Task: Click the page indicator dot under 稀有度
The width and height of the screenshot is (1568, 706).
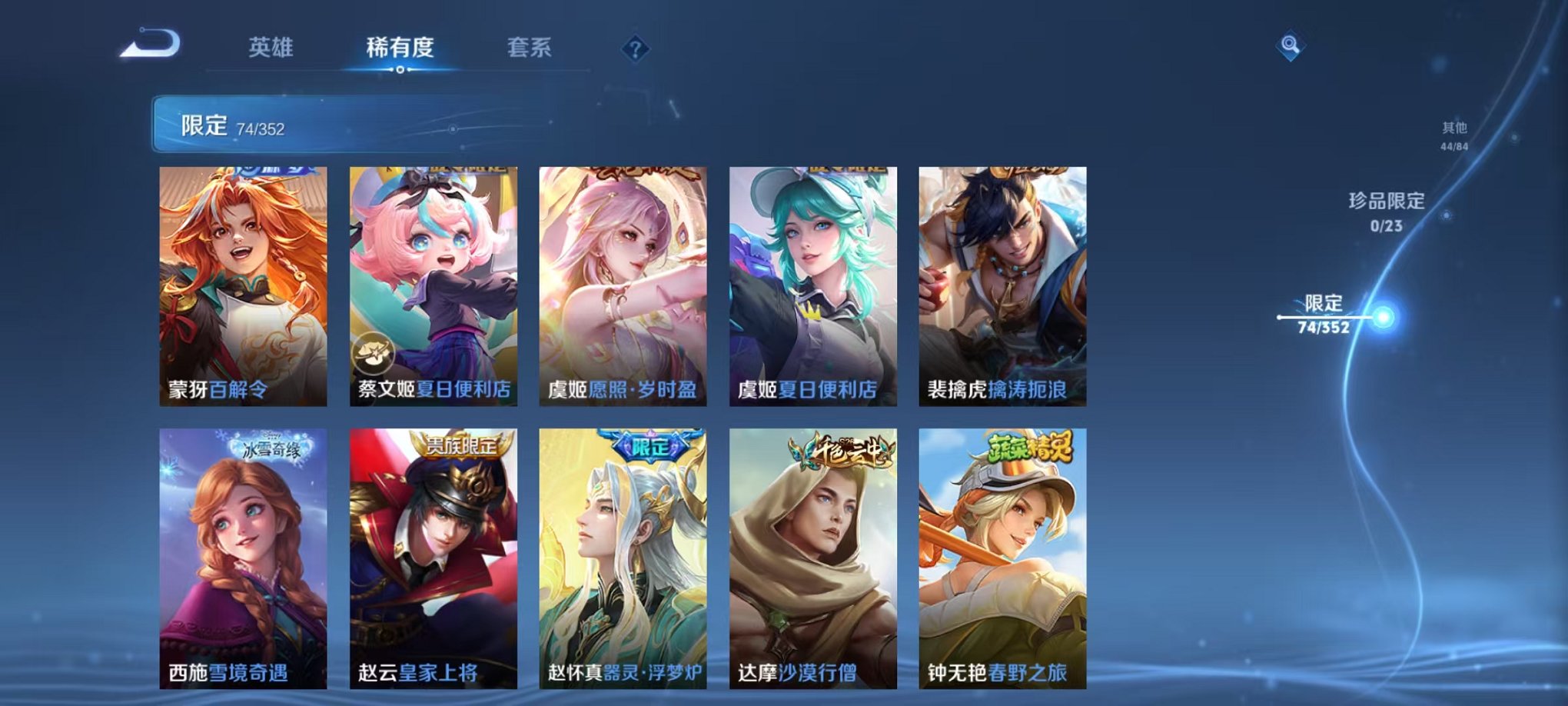Action: 399,70
